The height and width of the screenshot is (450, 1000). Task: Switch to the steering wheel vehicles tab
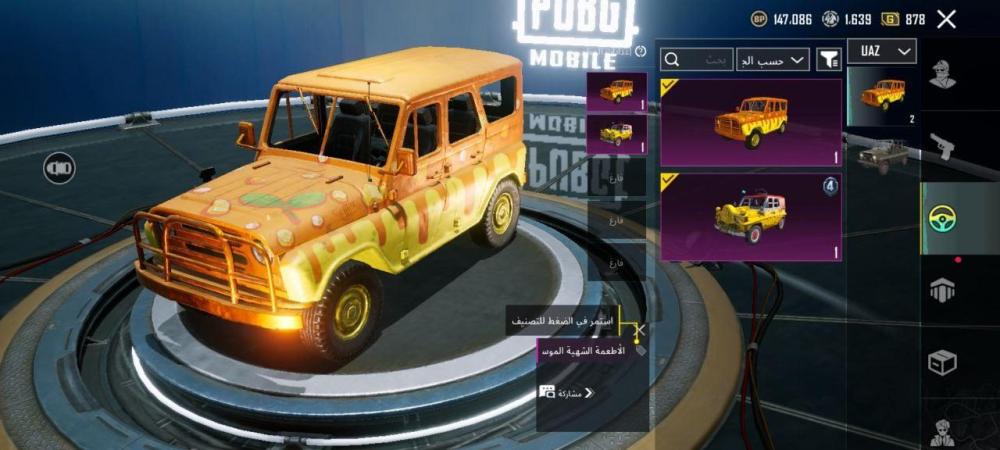pyautogui.click(x=942, y=217)
